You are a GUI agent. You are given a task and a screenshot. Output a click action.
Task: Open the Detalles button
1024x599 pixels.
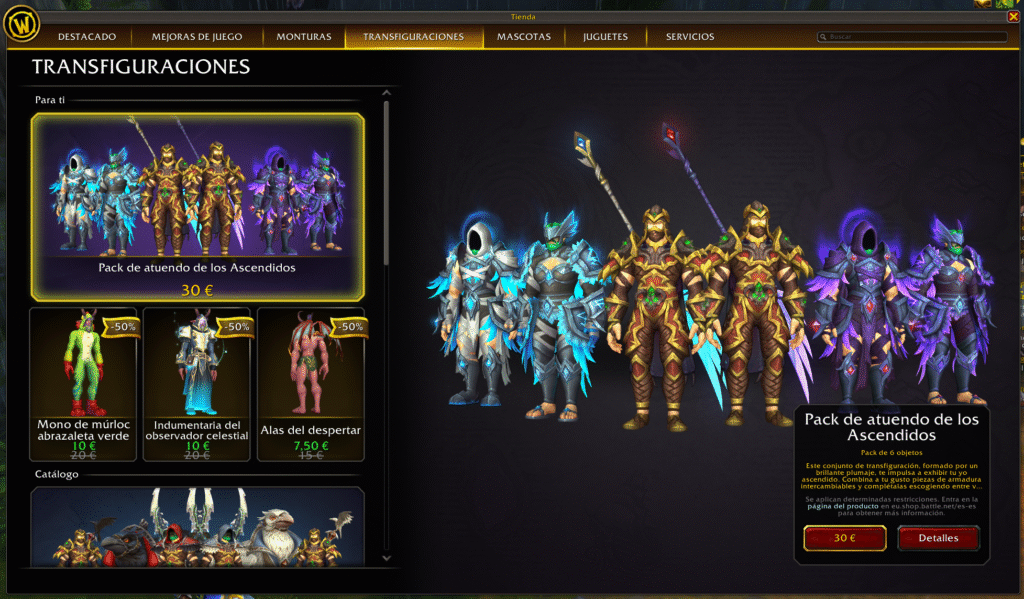pyautogui.click(x=938, y=538)
